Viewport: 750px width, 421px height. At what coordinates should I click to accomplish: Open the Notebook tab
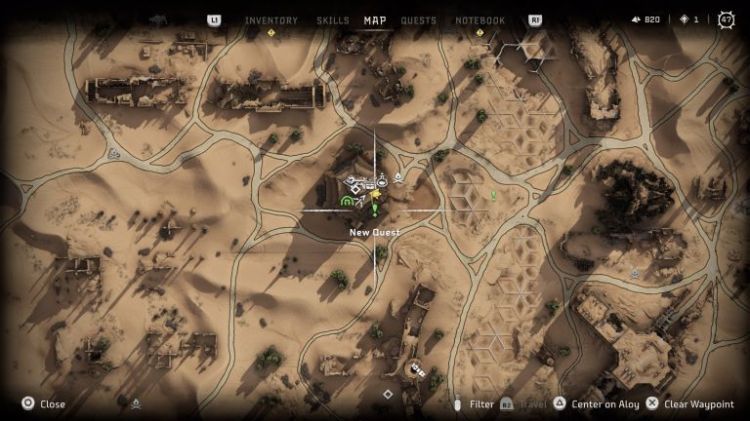(480, 20)
